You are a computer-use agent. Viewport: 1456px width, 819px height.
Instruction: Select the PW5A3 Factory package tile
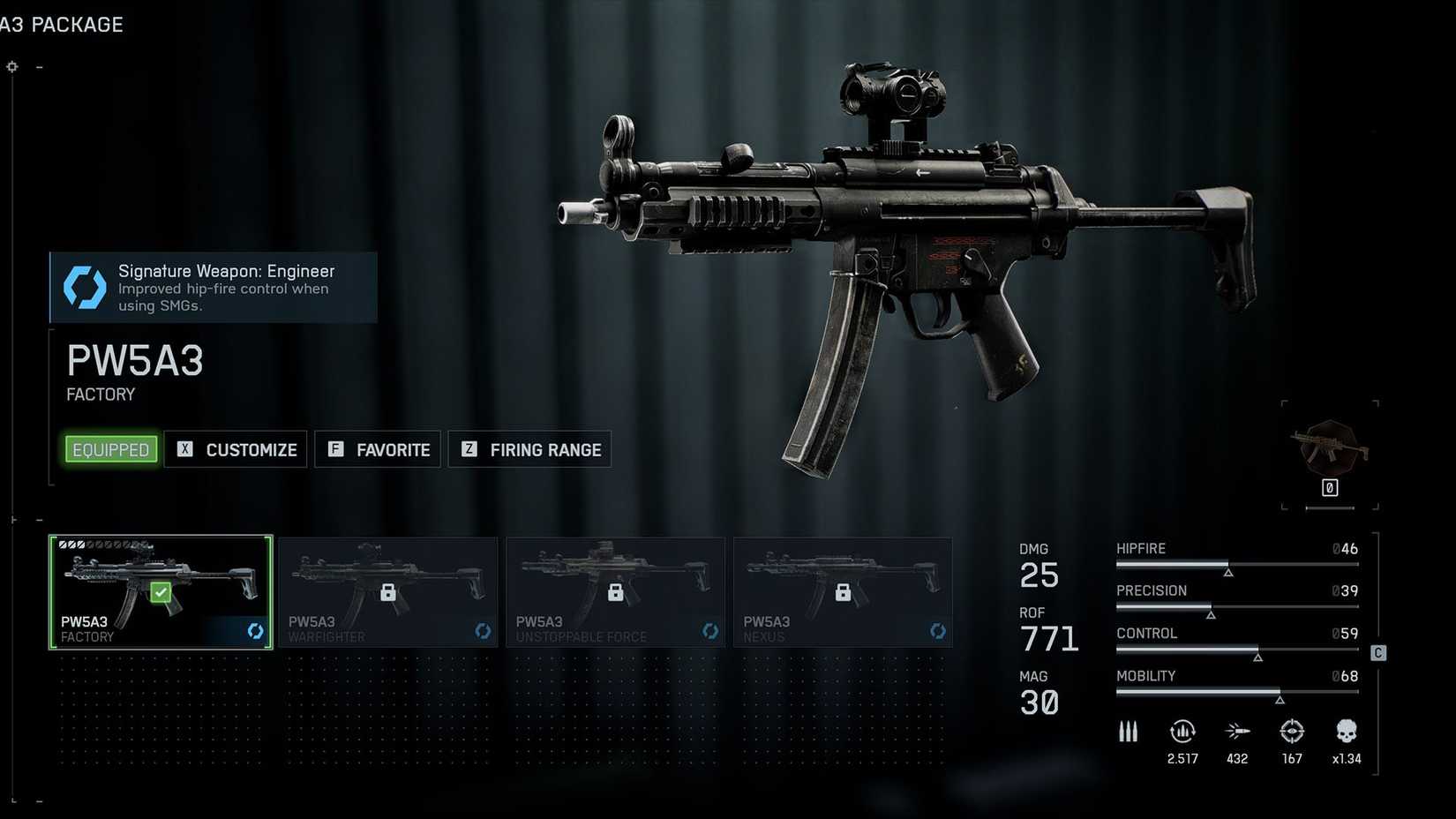click(161, 592)
